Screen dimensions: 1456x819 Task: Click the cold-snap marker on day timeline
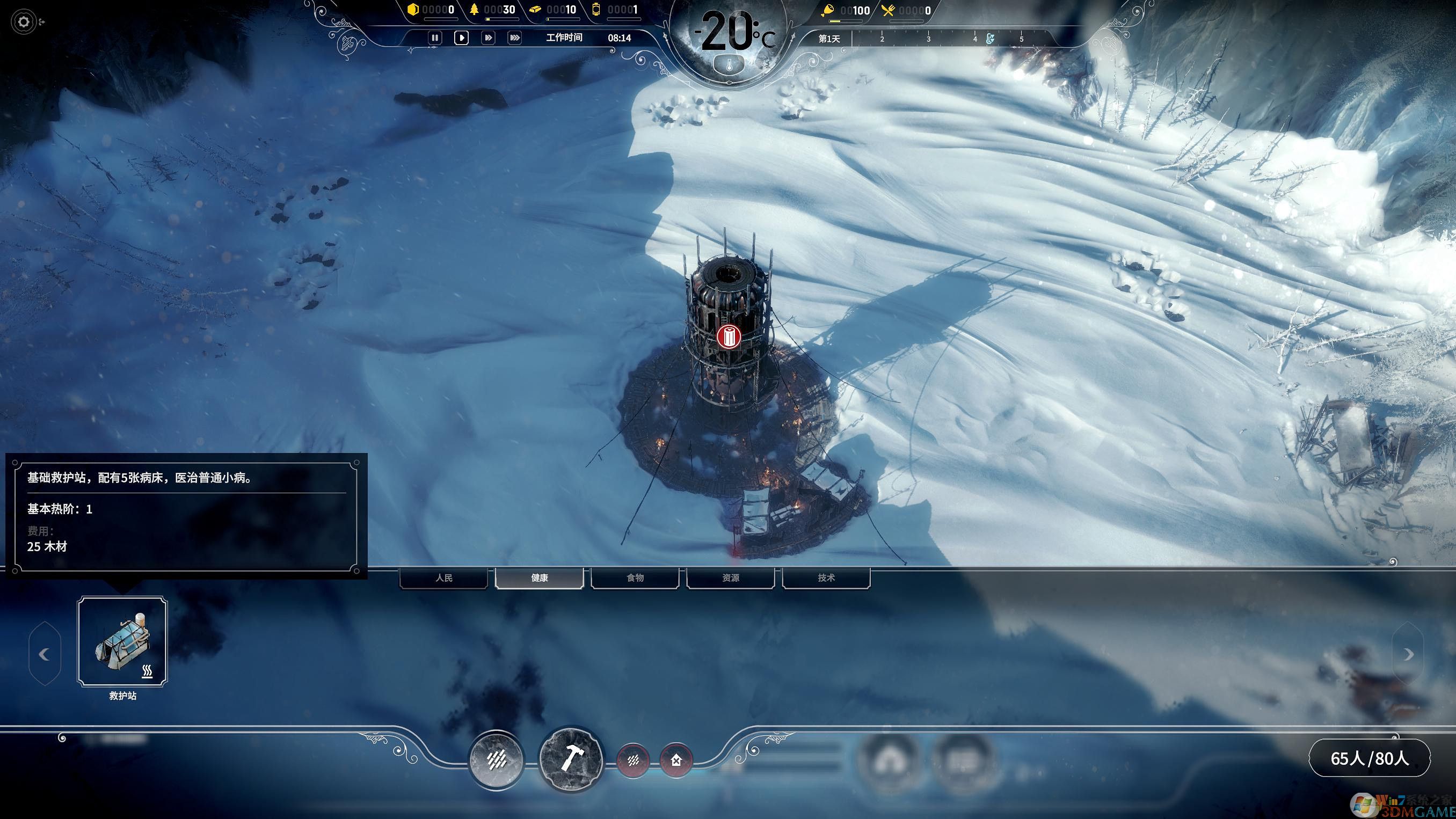coord(989,39)
